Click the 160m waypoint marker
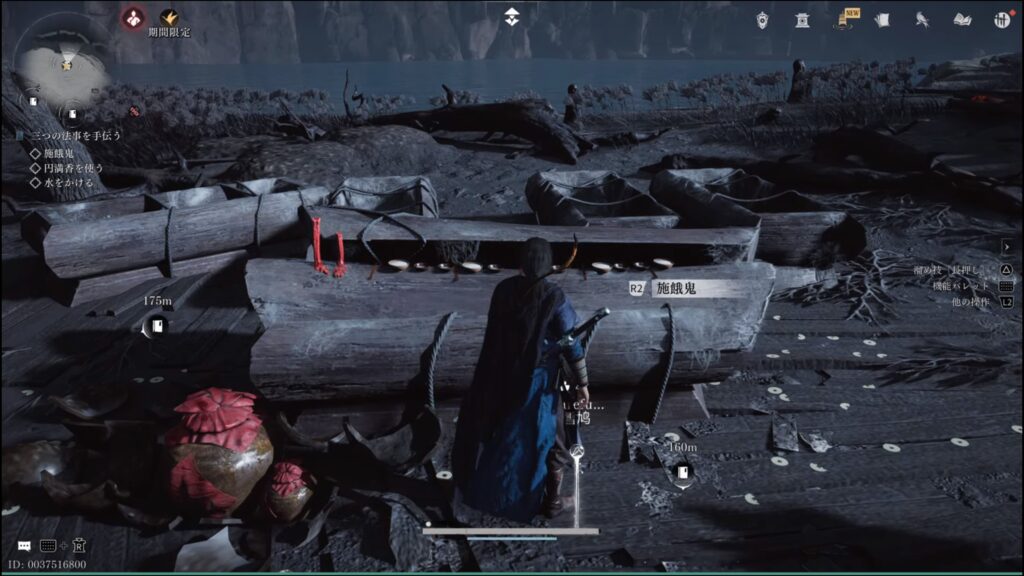Screen dimensions: 1024x576 click(x=683, y=472)
